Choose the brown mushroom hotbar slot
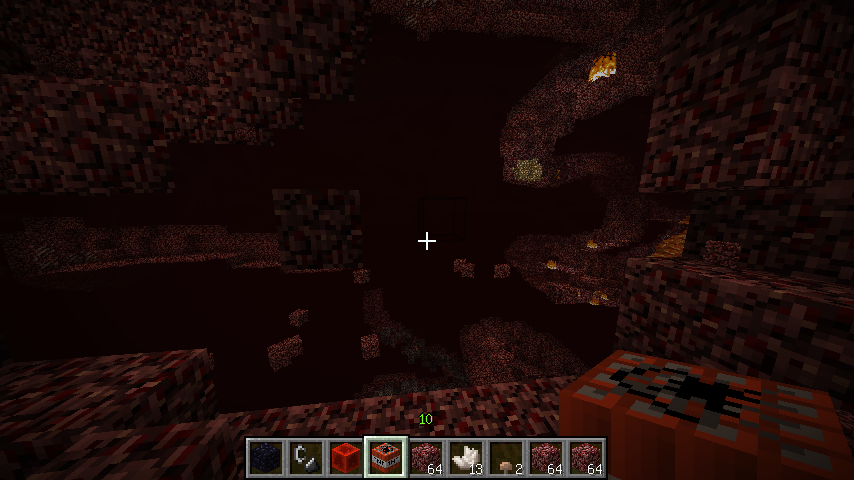The width and height of the screenshot is (854, 480). point(505,457)
